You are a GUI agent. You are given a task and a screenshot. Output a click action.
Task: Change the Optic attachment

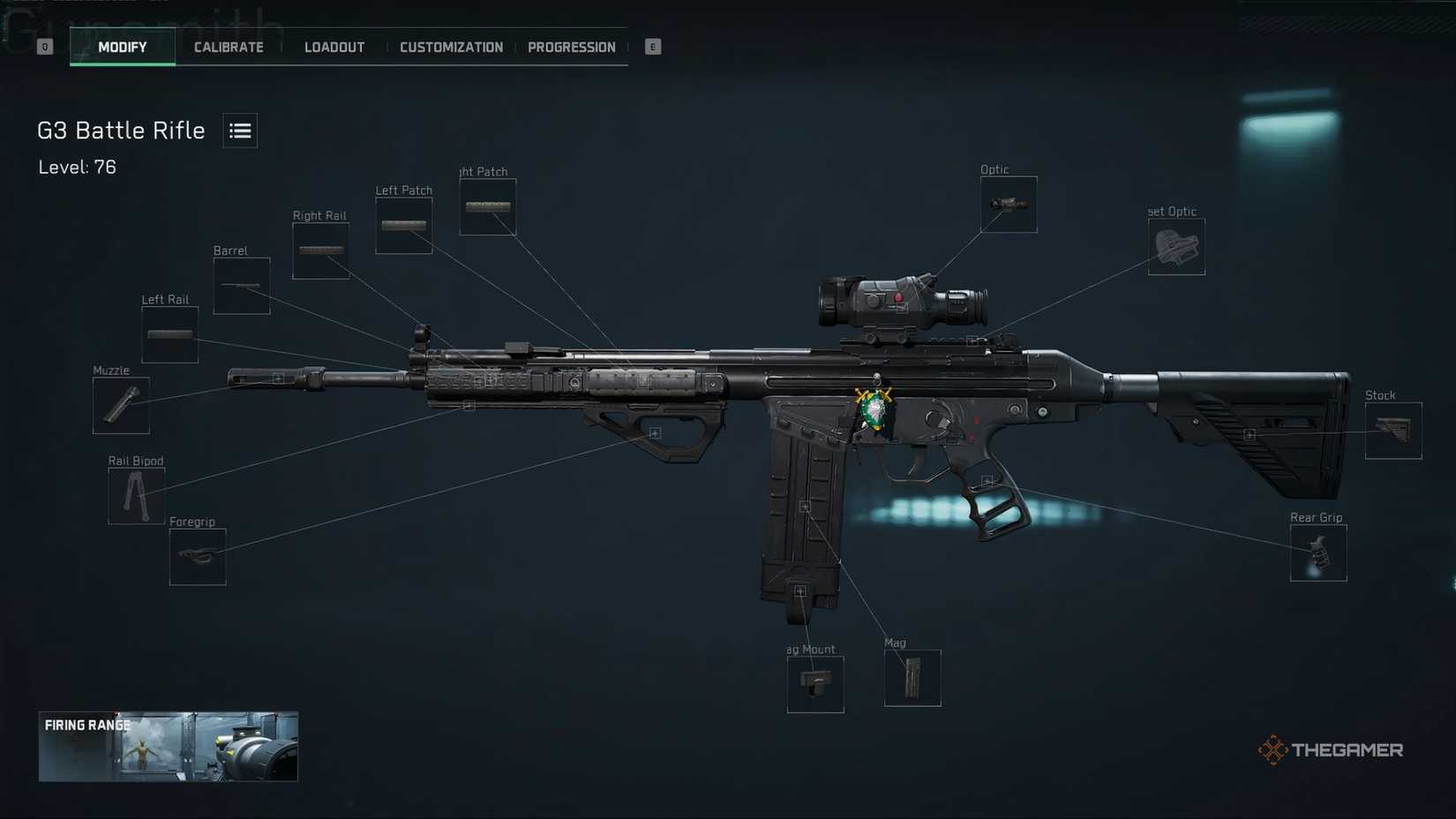(1009, 205)
